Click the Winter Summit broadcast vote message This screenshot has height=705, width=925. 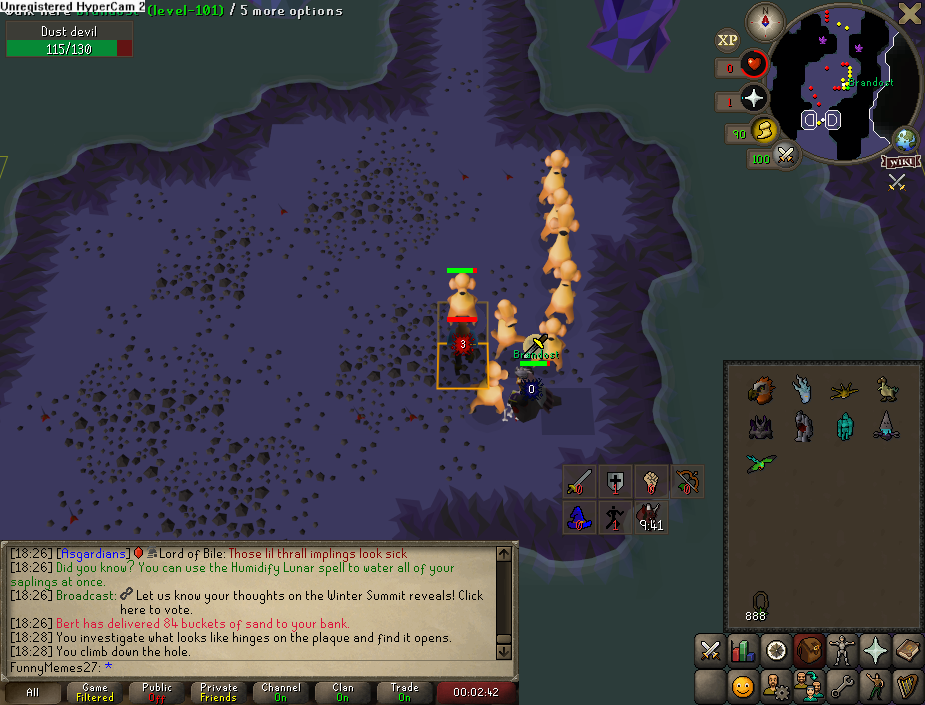pyautogui.click(x=300, y=601)
